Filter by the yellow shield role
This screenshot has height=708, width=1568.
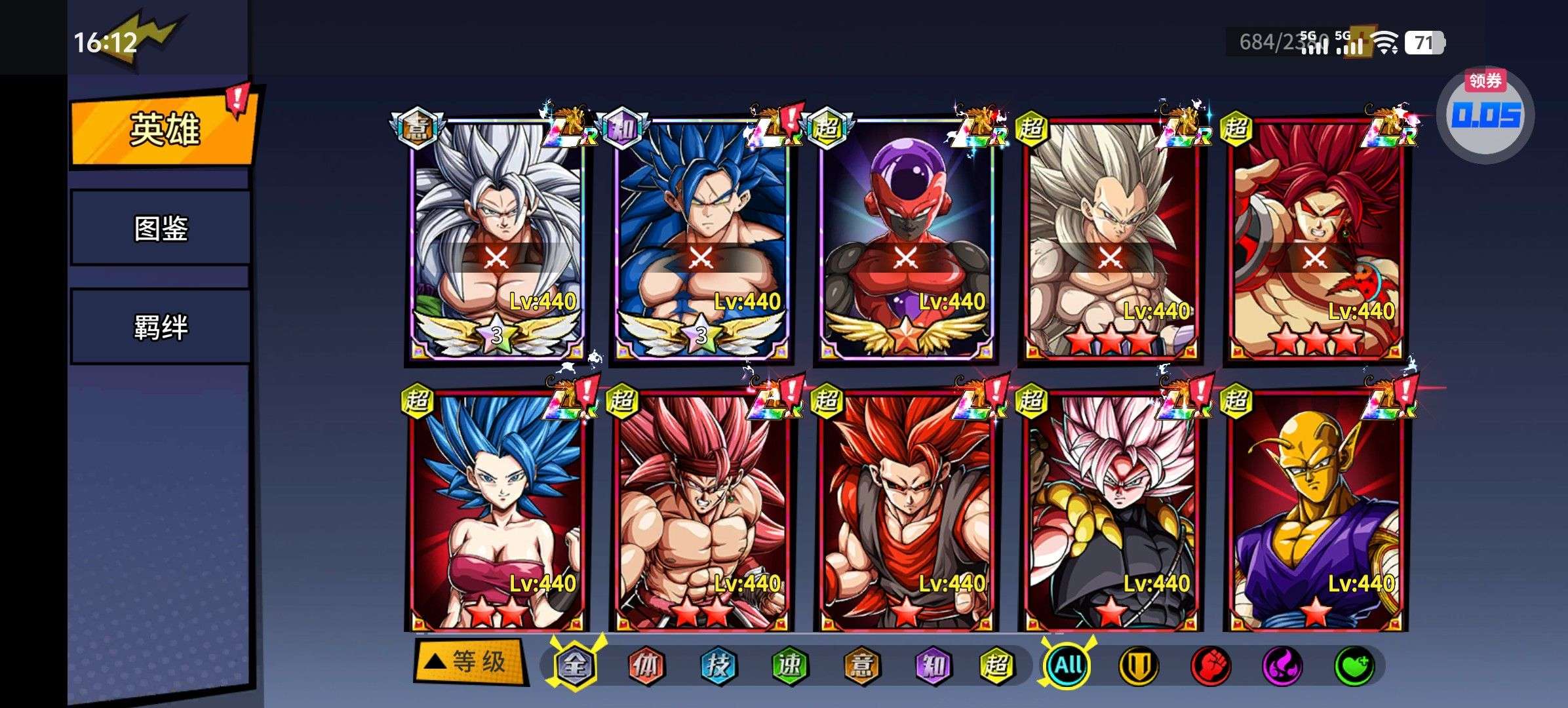coord(1139,665)
